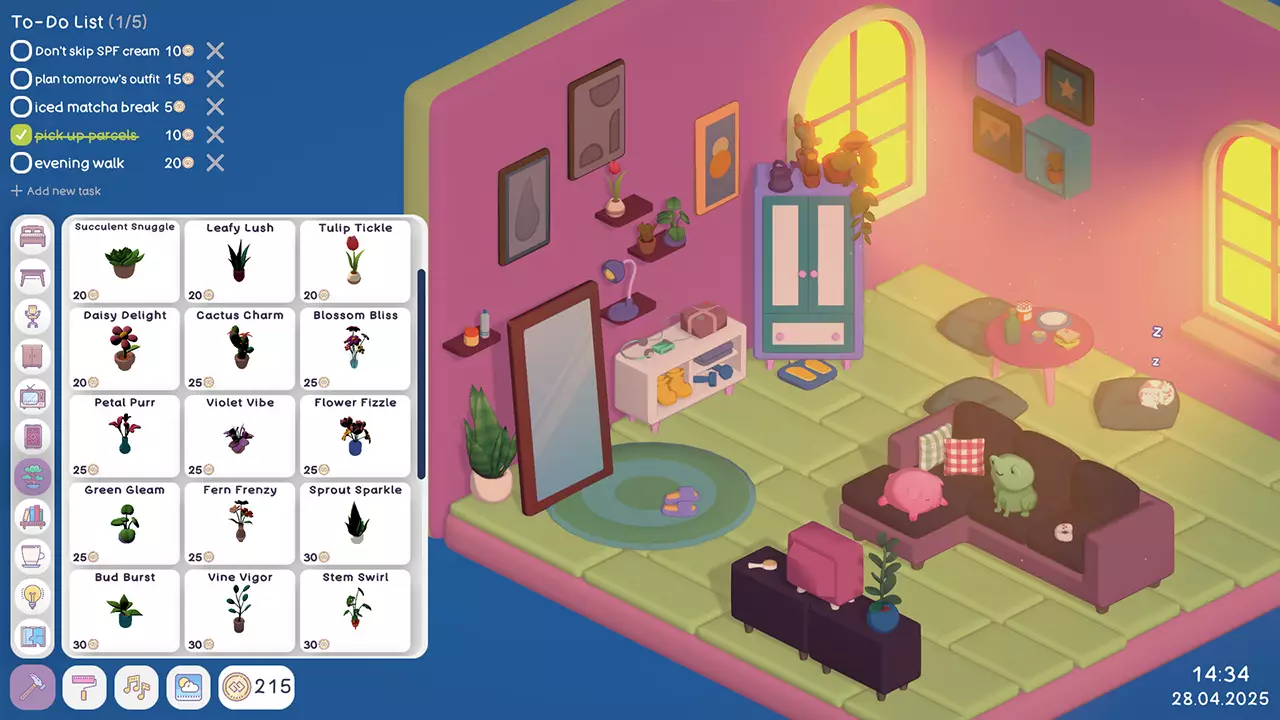Browse the mug decor category
This screenshot has width=1280, height=720.
click(33, 557)
